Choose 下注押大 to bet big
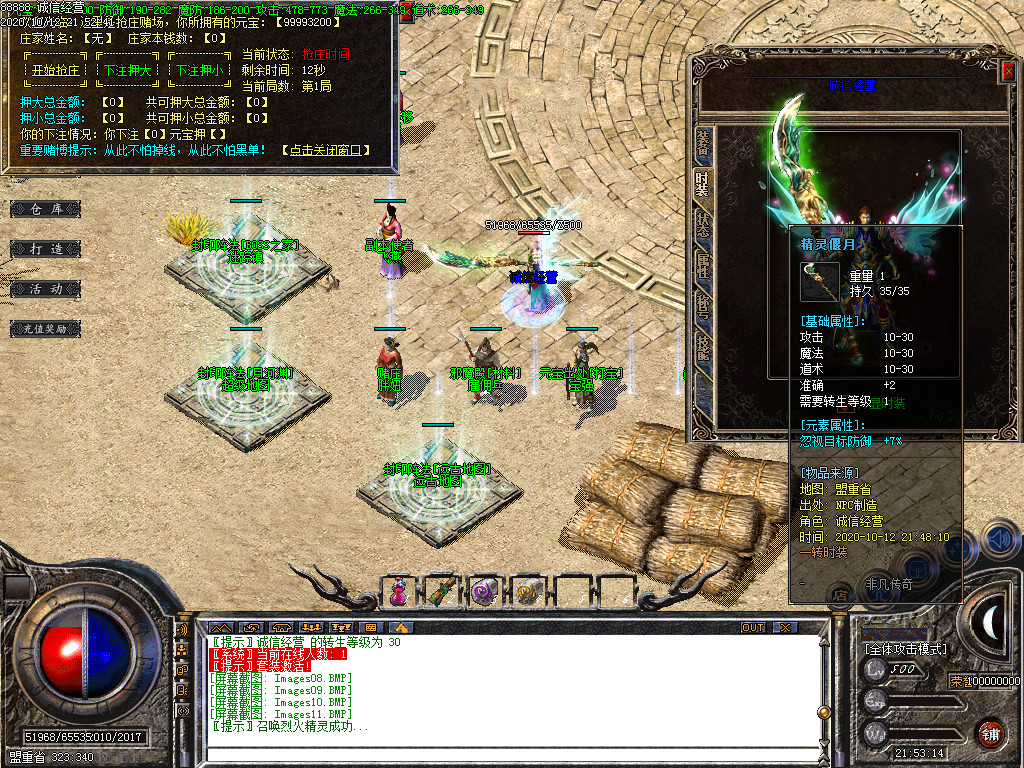Viewport: 1024px width, 768px height. pos(128,71)
